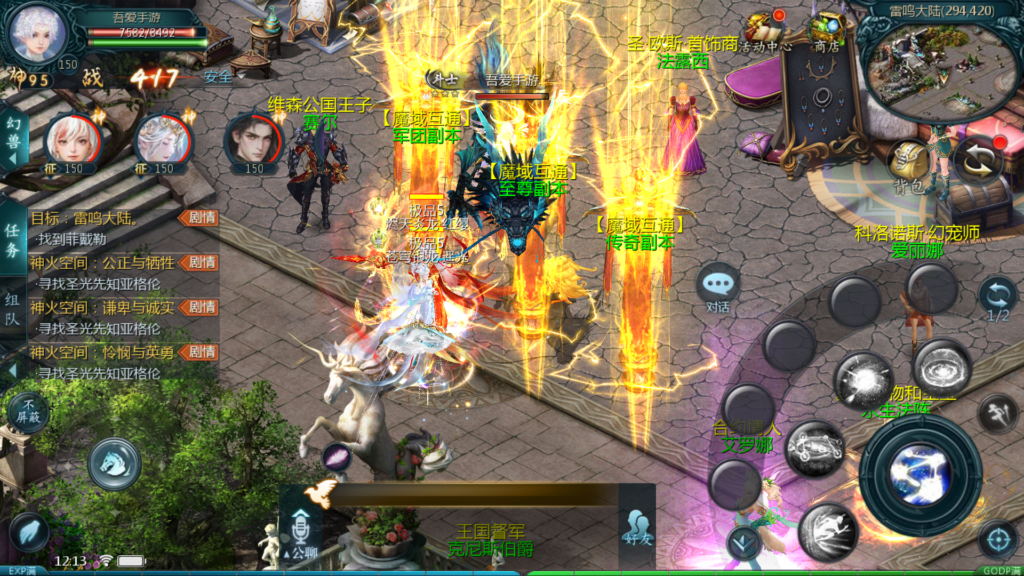Tap the 对话 dialogue bubble button
This screenshot has height=576, width=1024.
pyautogui.click(x=718, y=287)
